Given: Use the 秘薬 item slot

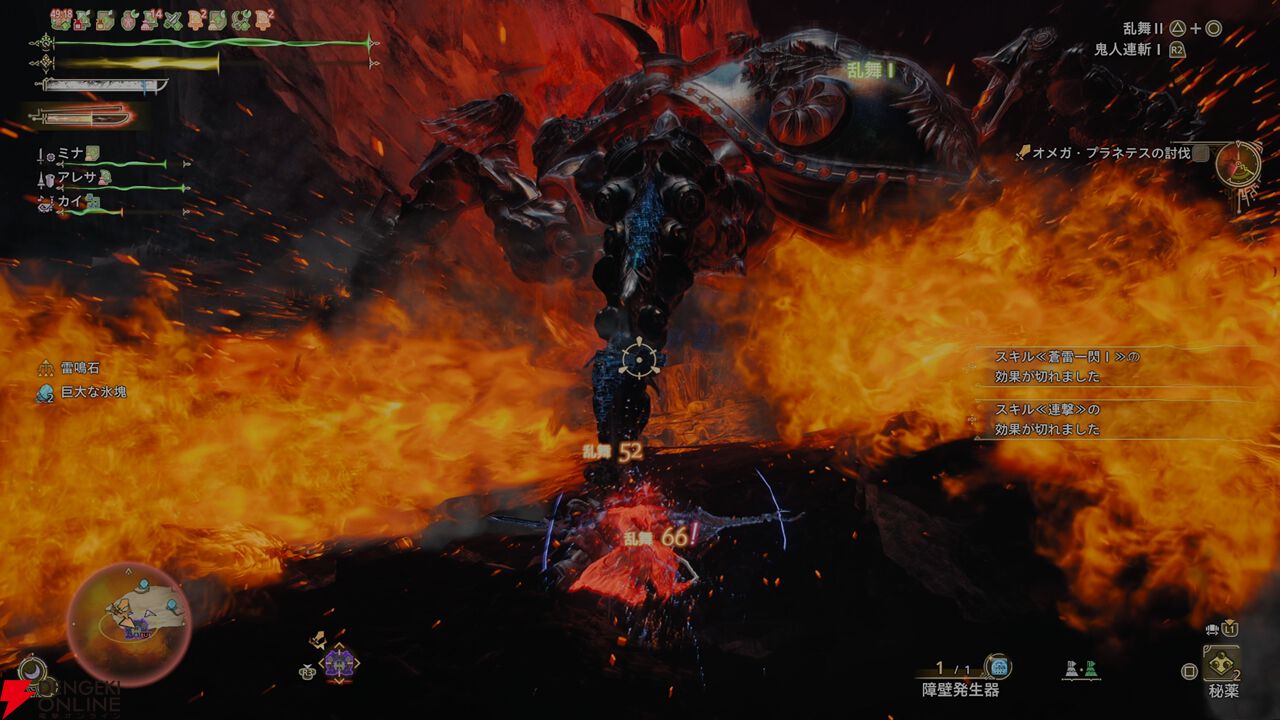Looking at the screenshot, I should pos(1221,663).
